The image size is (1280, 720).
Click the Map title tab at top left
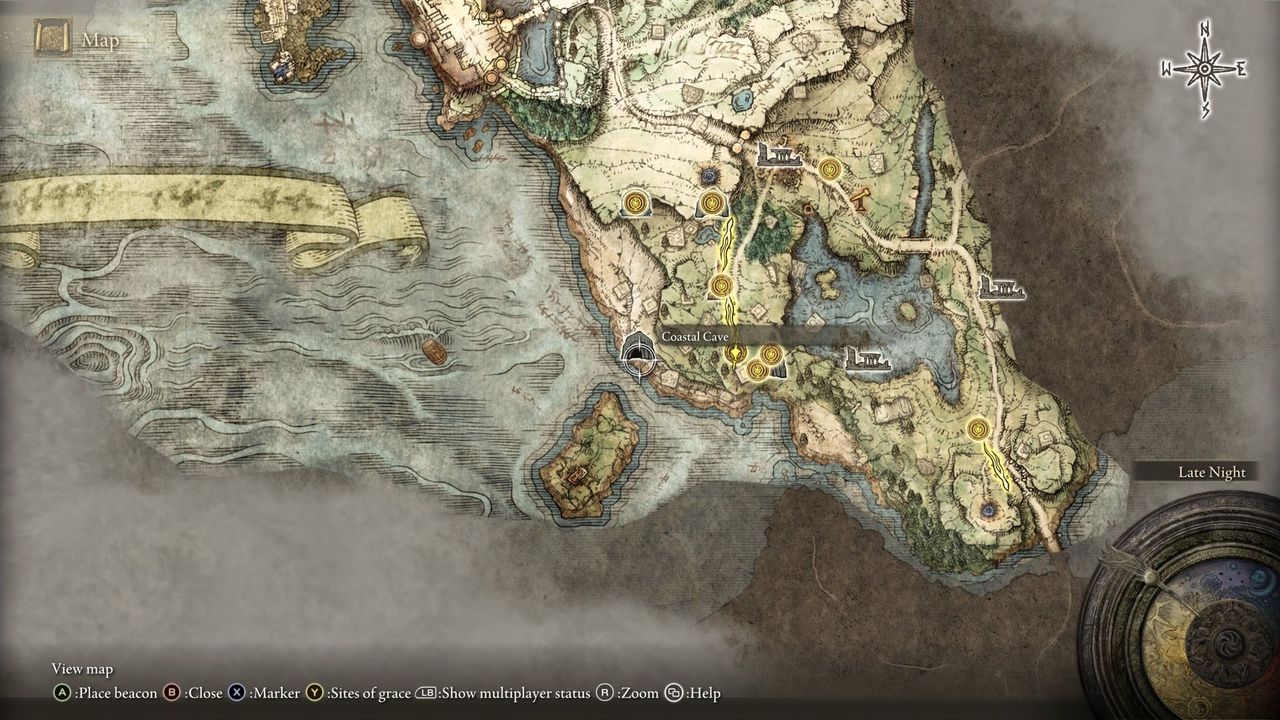100,40
